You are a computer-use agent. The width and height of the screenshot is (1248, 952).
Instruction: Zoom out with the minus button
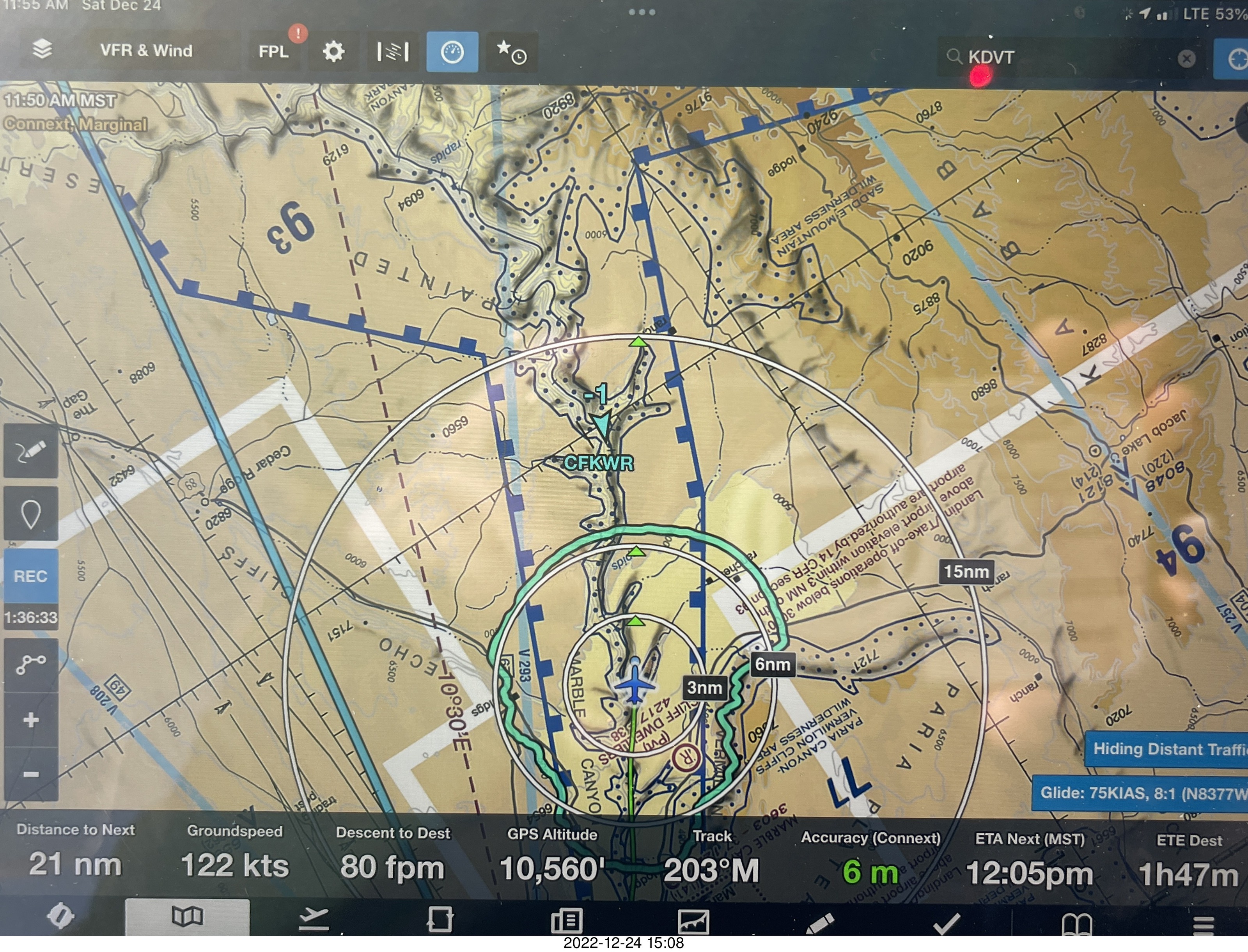pyautogui.click(x=30, y=773)
